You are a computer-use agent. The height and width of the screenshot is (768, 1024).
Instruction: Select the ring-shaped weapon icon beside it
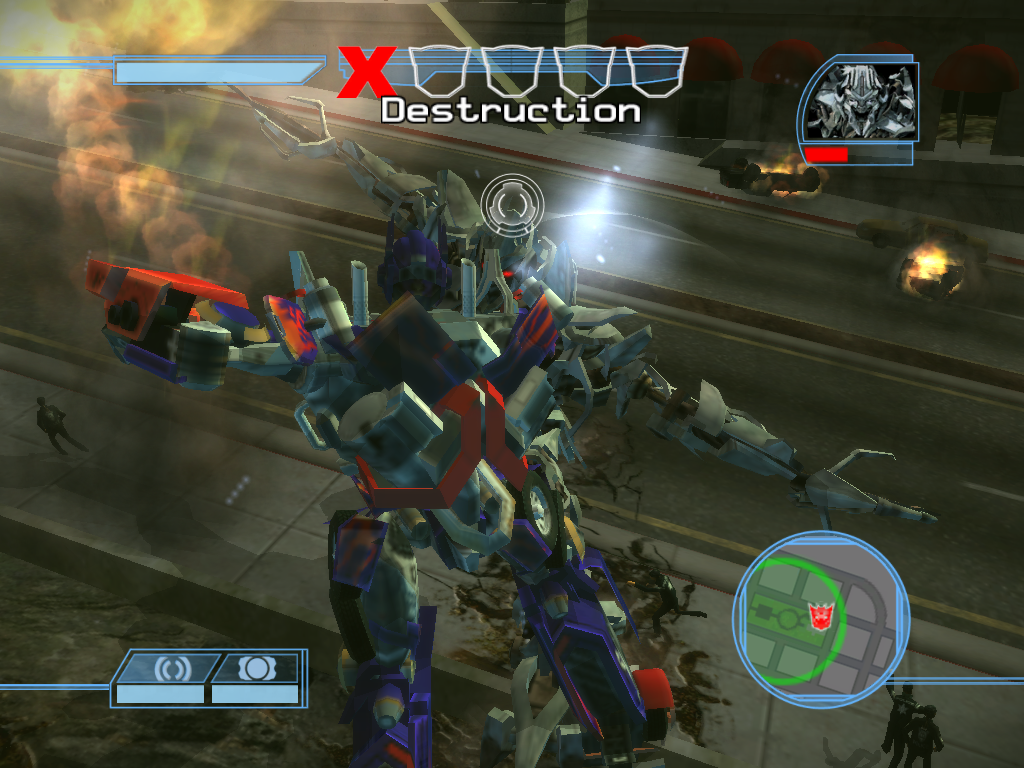pyautogui.click(x=255, y=667)
